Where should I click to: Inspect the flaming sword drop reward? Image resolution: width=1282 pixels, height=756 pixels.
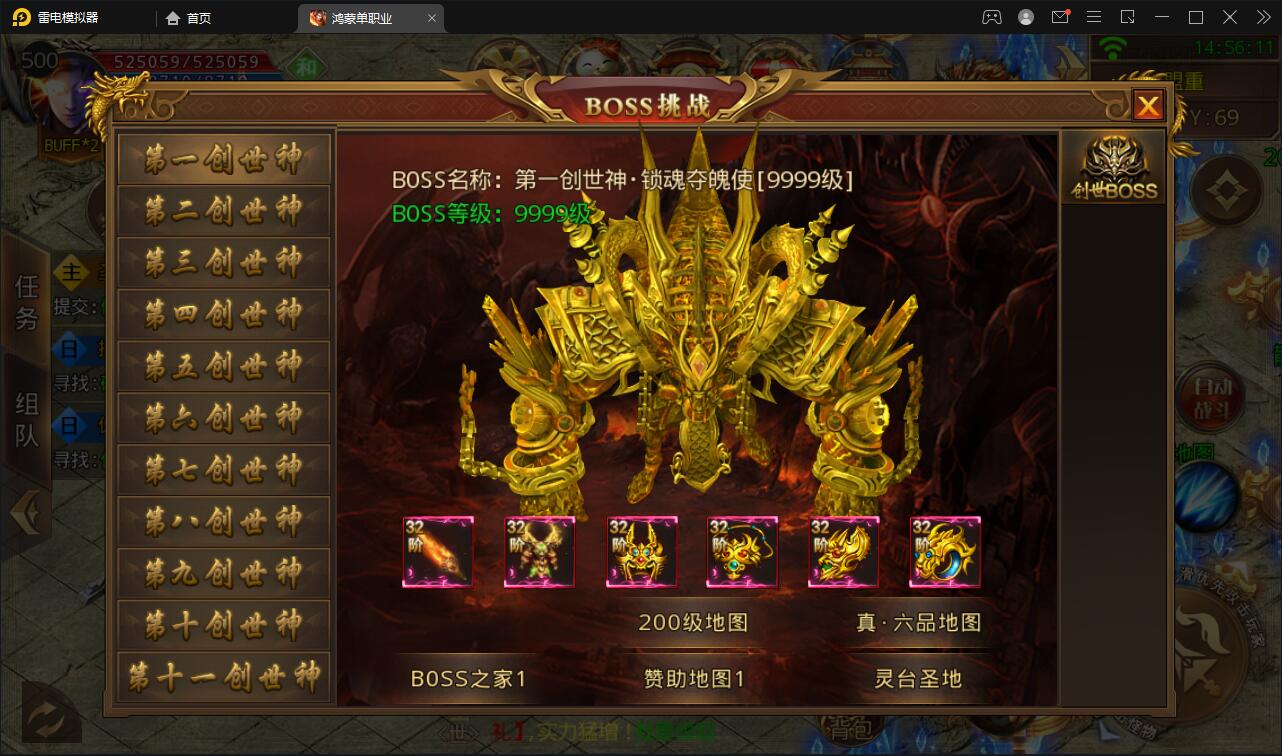point(438,552)
